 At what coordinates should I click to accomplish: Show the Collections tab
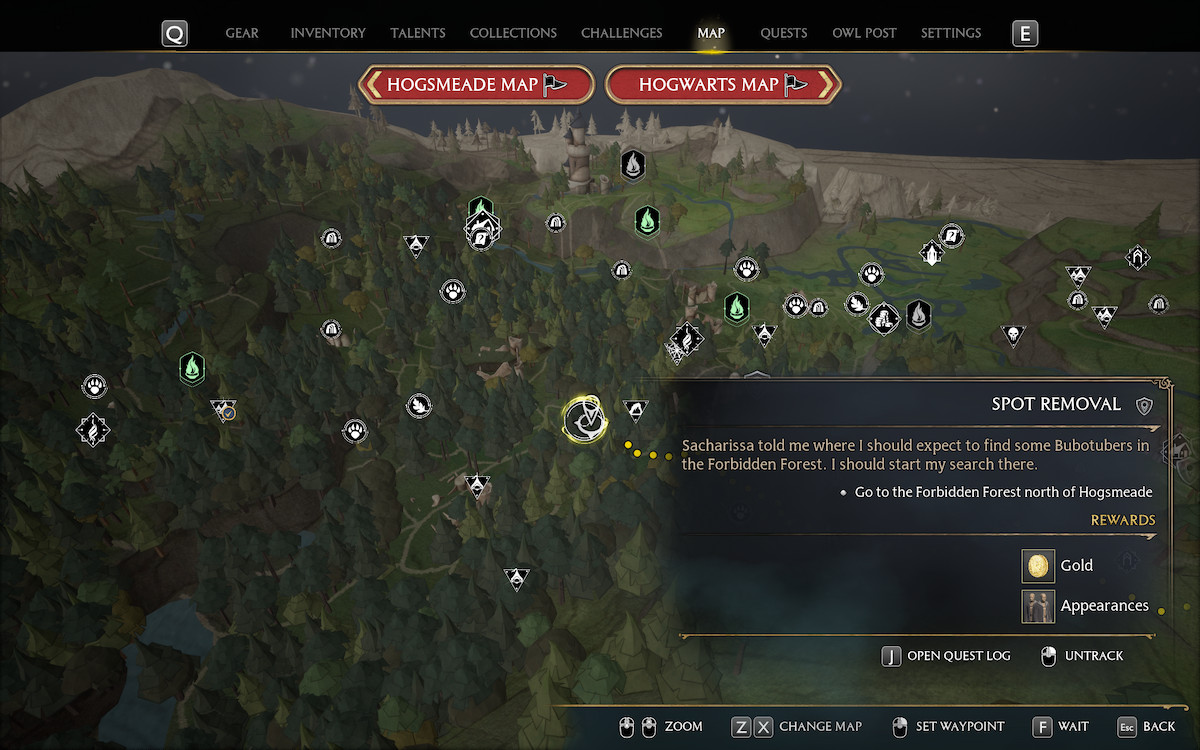point(513,33)
